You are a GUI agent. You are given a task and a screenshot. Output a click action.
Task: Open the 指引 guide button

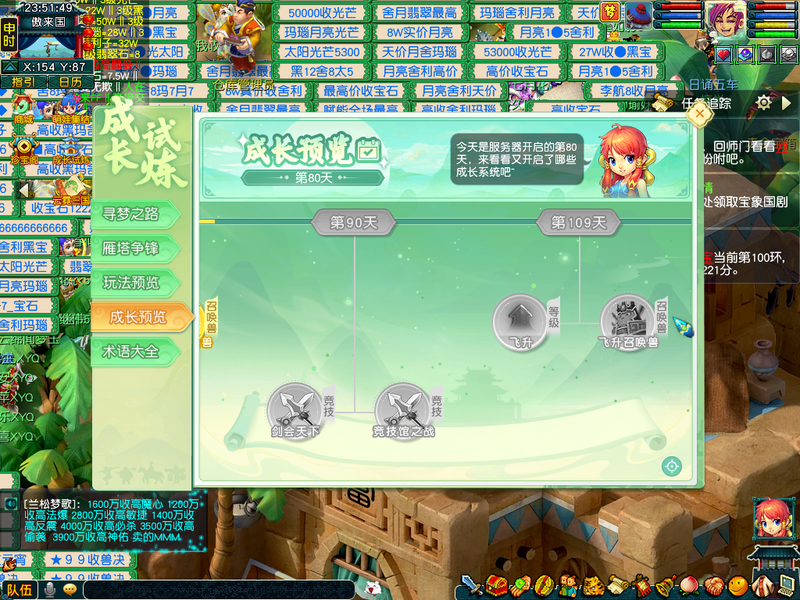[x=24, y=82]
